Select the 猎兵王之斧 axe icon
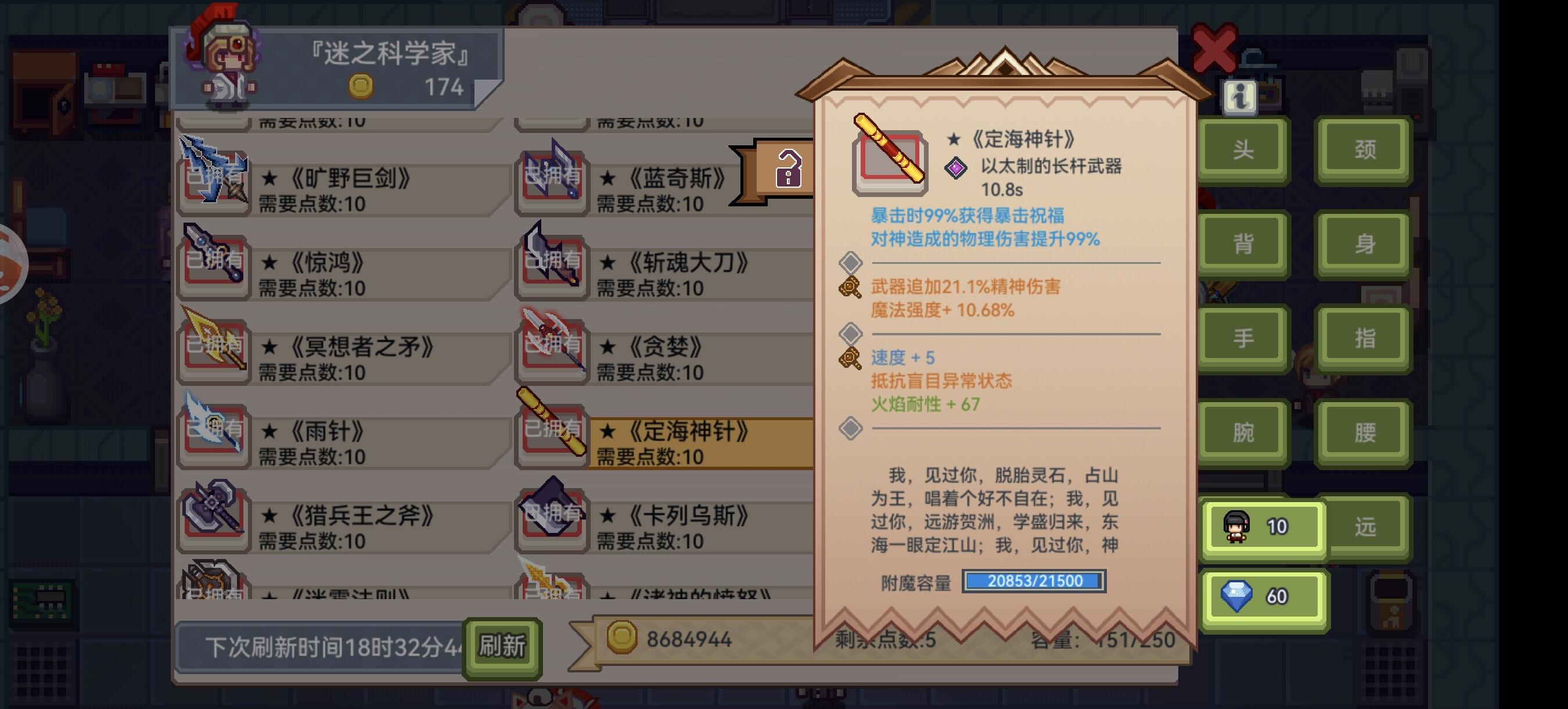 (x=214, y=518)
